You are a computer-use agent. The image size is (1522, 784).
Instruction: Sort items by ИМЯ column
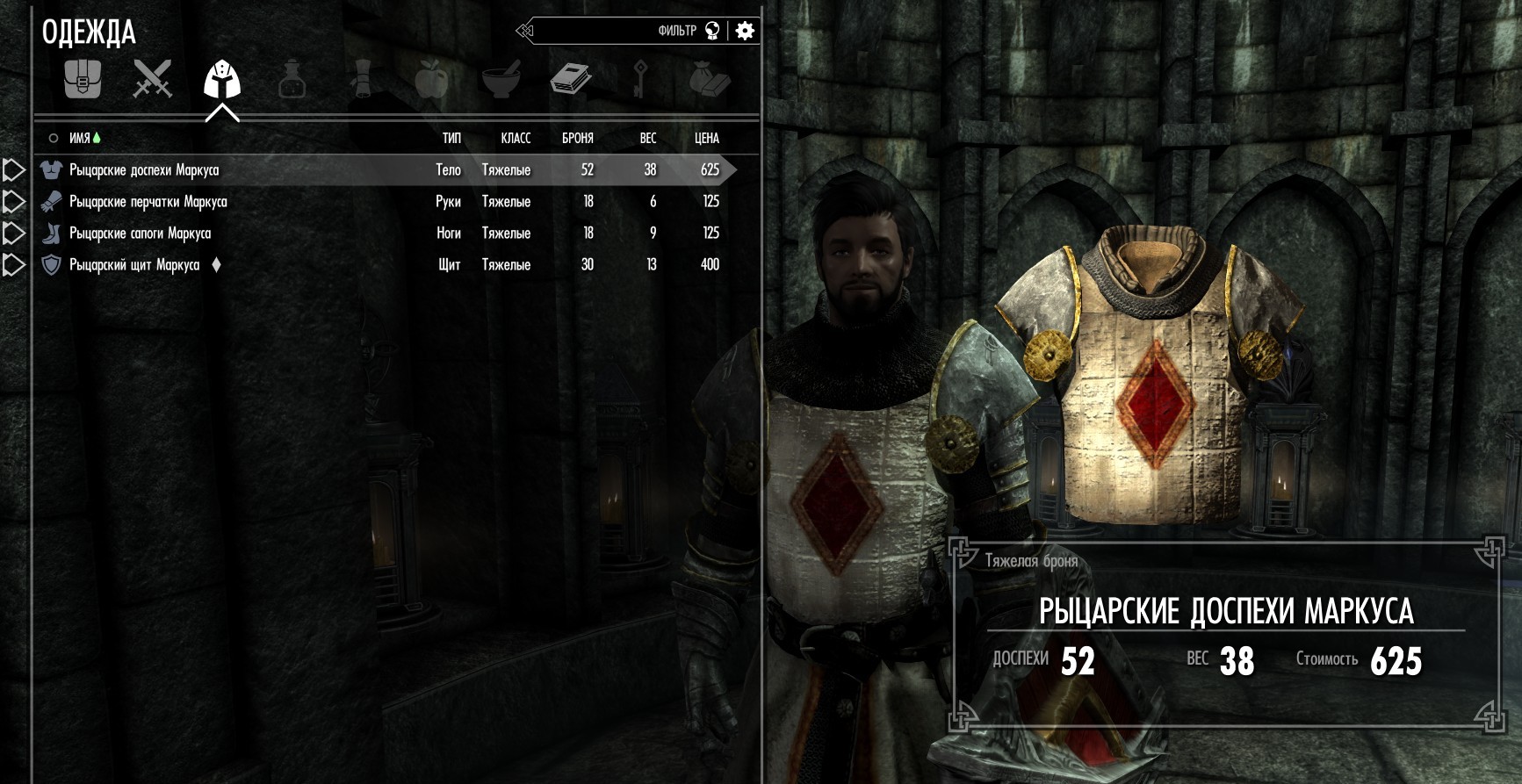pyautogui.click(x=80, y=139)
